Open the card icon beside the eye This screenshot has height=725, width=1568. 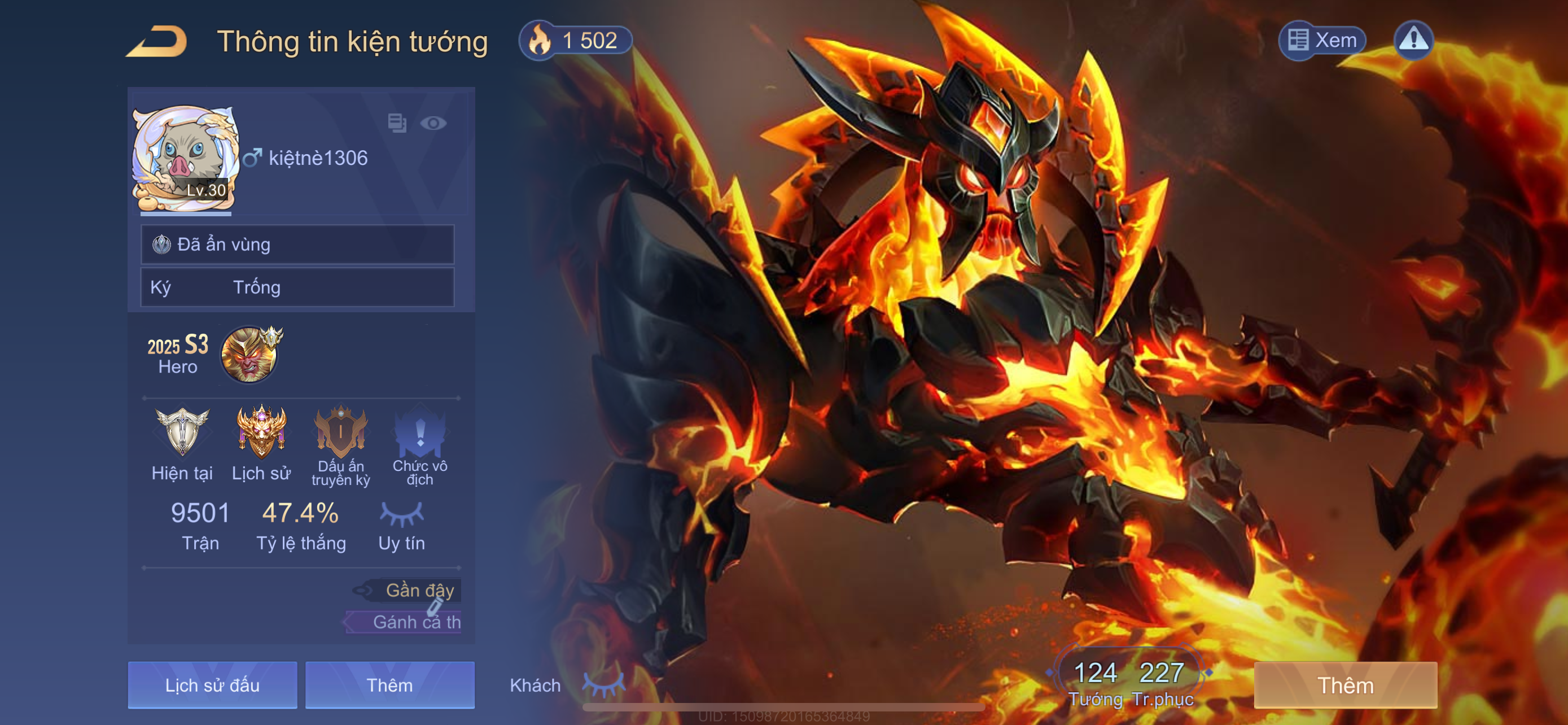pos(397,123)
